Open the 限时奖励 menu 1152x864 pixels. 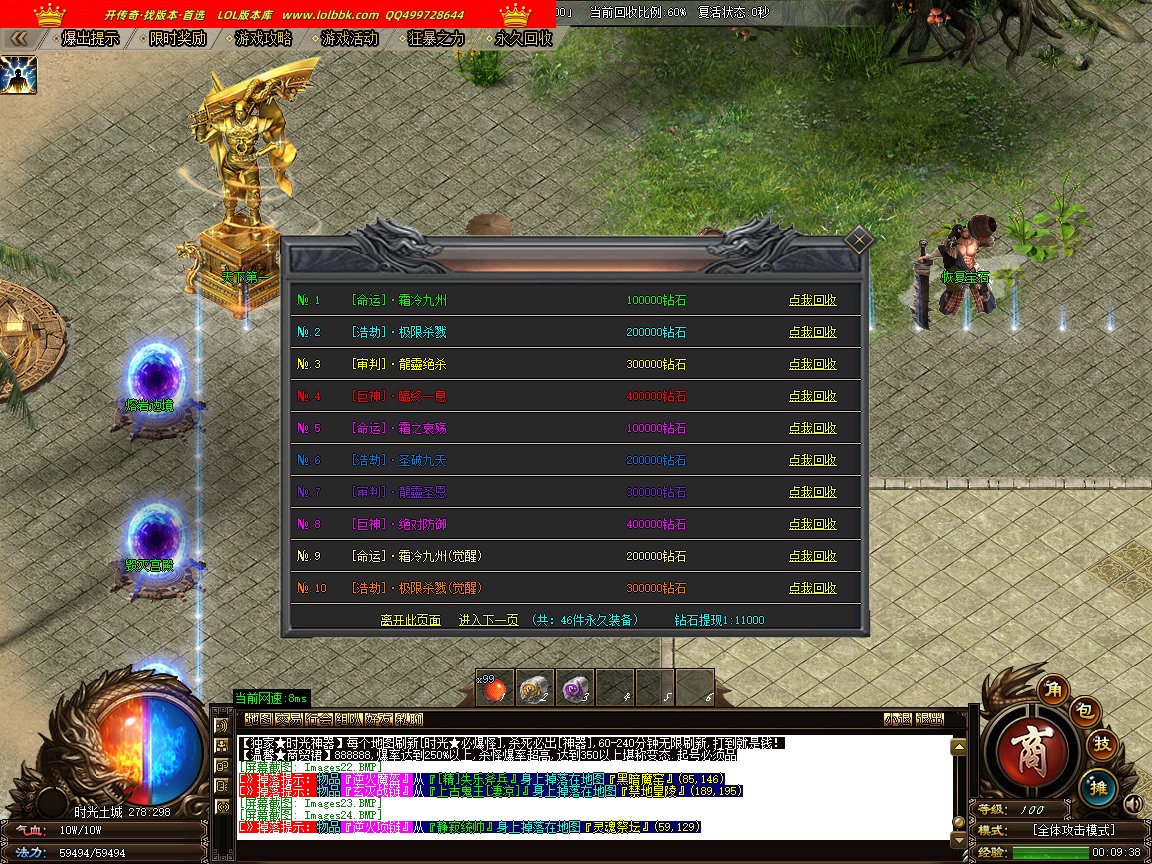tap(177, 39)
